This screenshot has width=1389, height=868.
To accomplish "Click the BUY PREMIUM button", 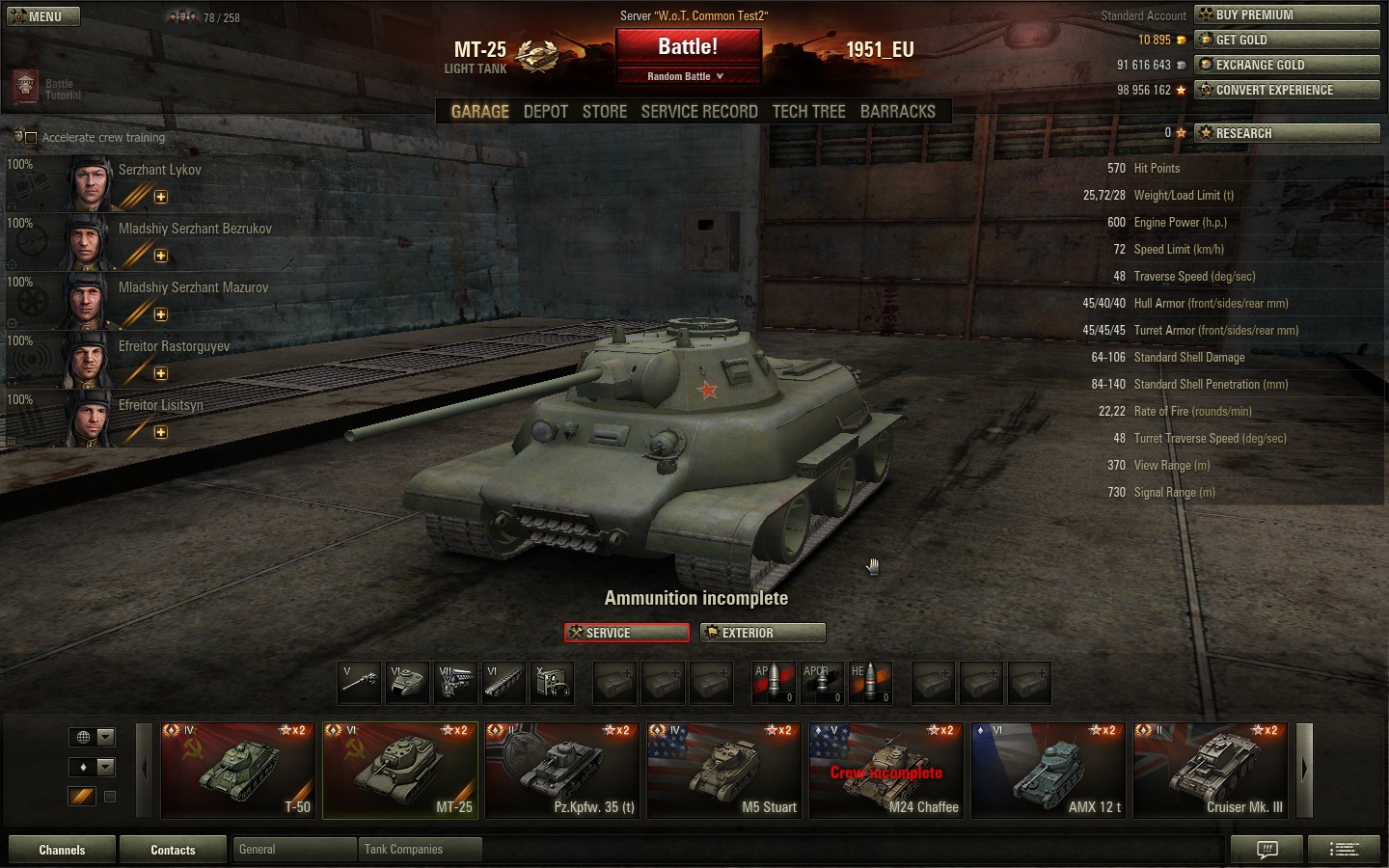I will 1287,14.
